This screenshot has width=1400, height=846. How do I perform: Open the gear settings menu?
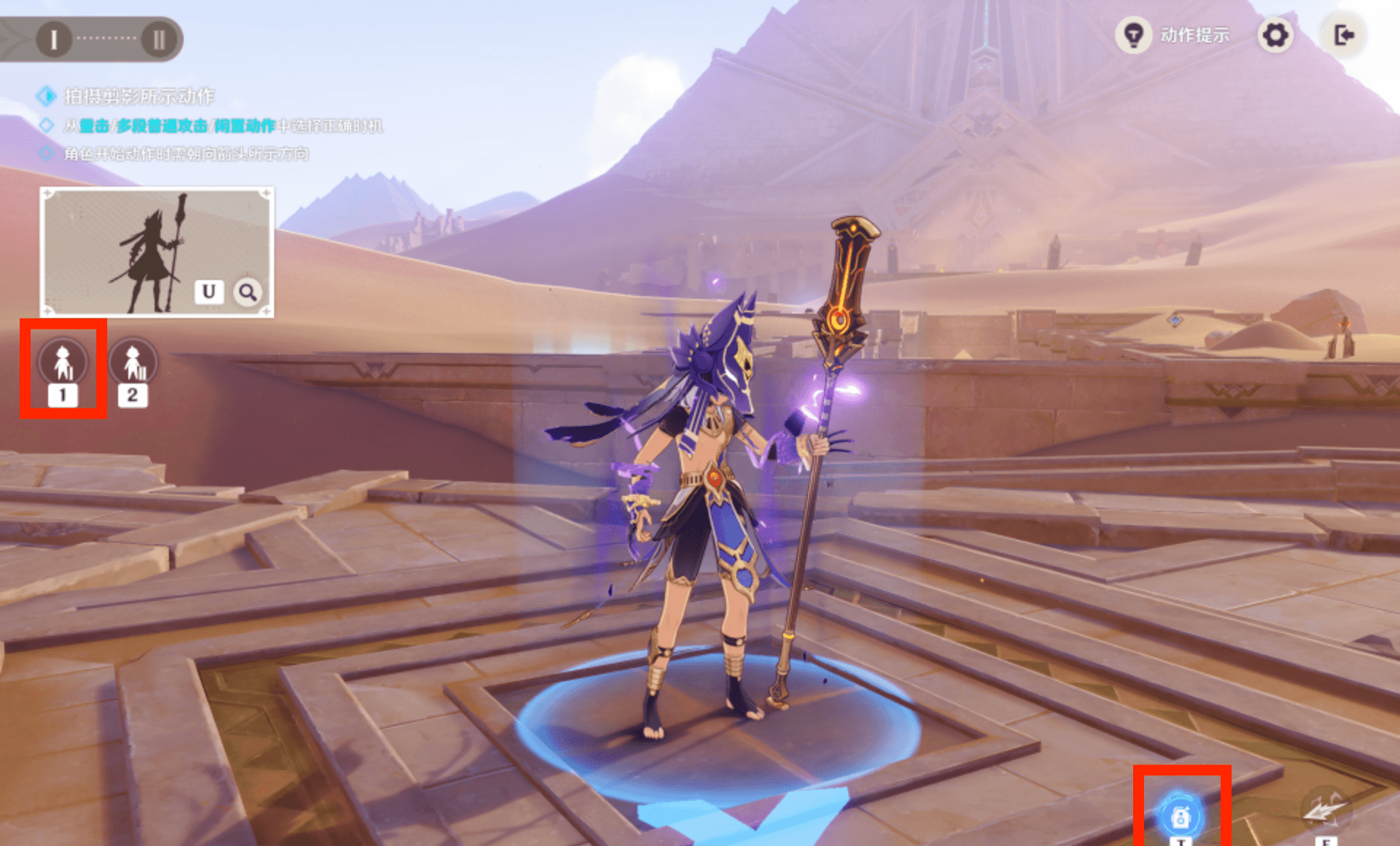coord(1275,35)
